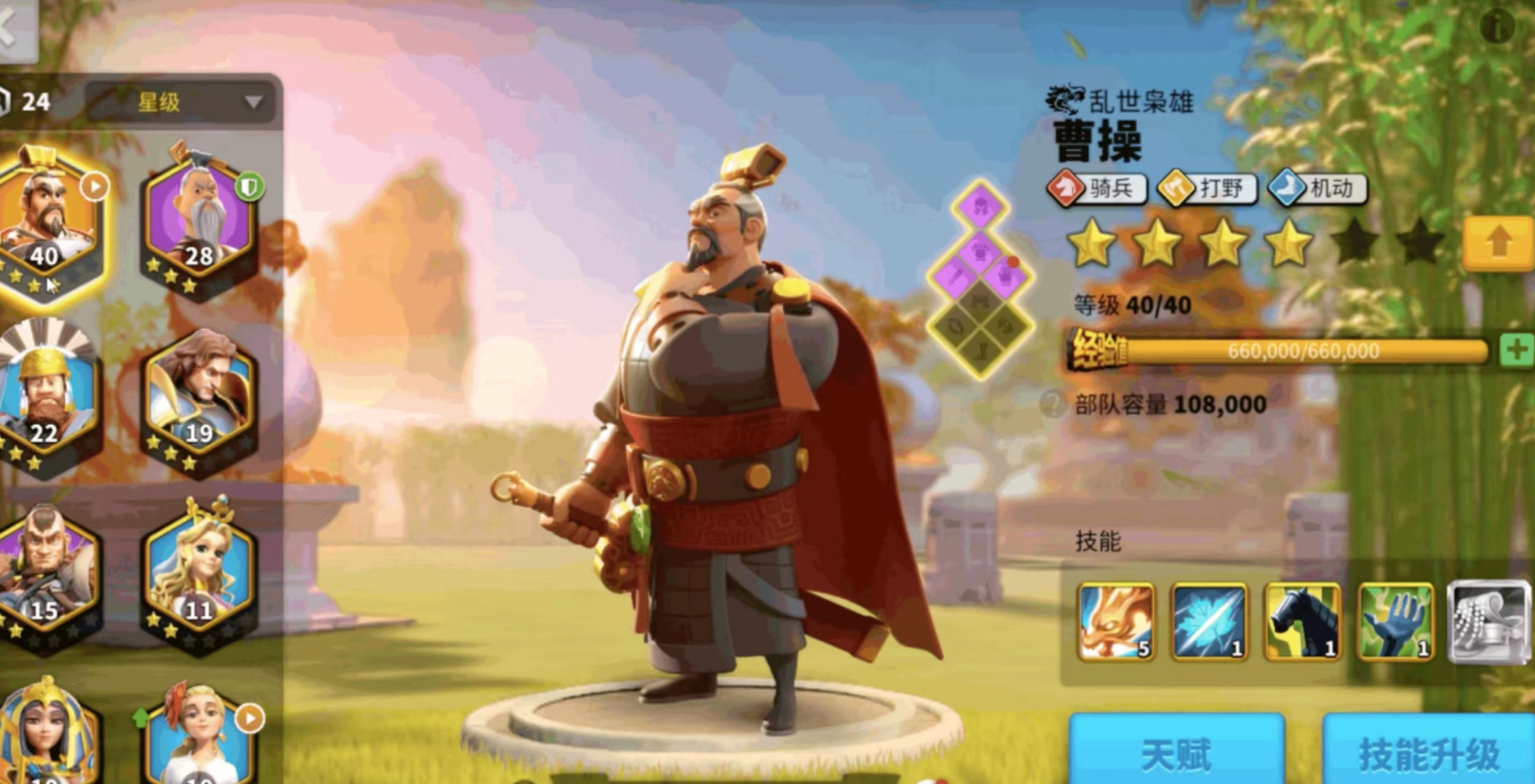This screenshot has height=784, width=1535.
Task: Select the 骑兵 cavalry specialty tag
Action: [x=1097, y=189]
